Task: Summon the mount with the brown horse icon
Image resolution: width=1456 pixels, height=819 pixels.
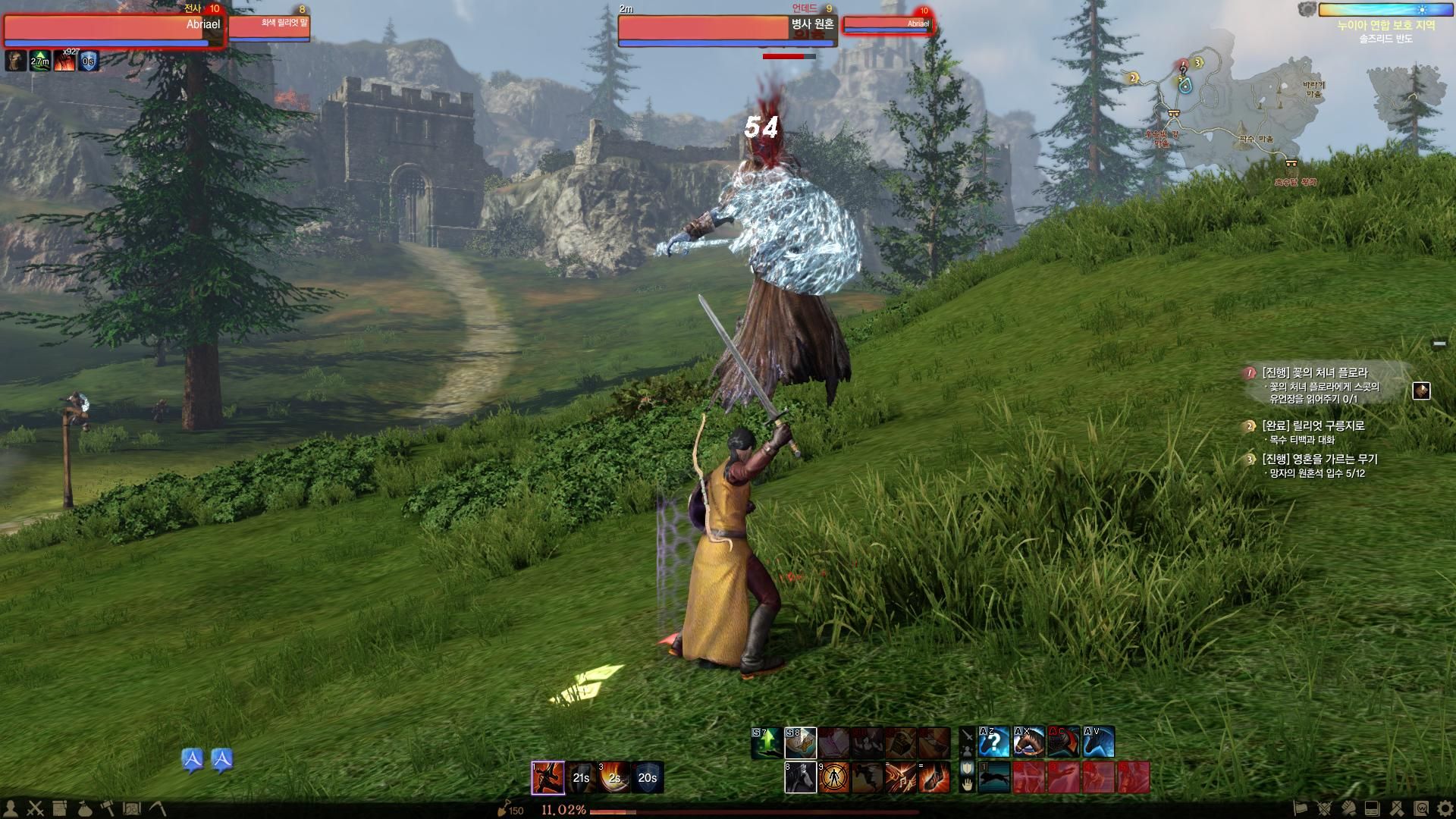Action: coord(1028,742)
